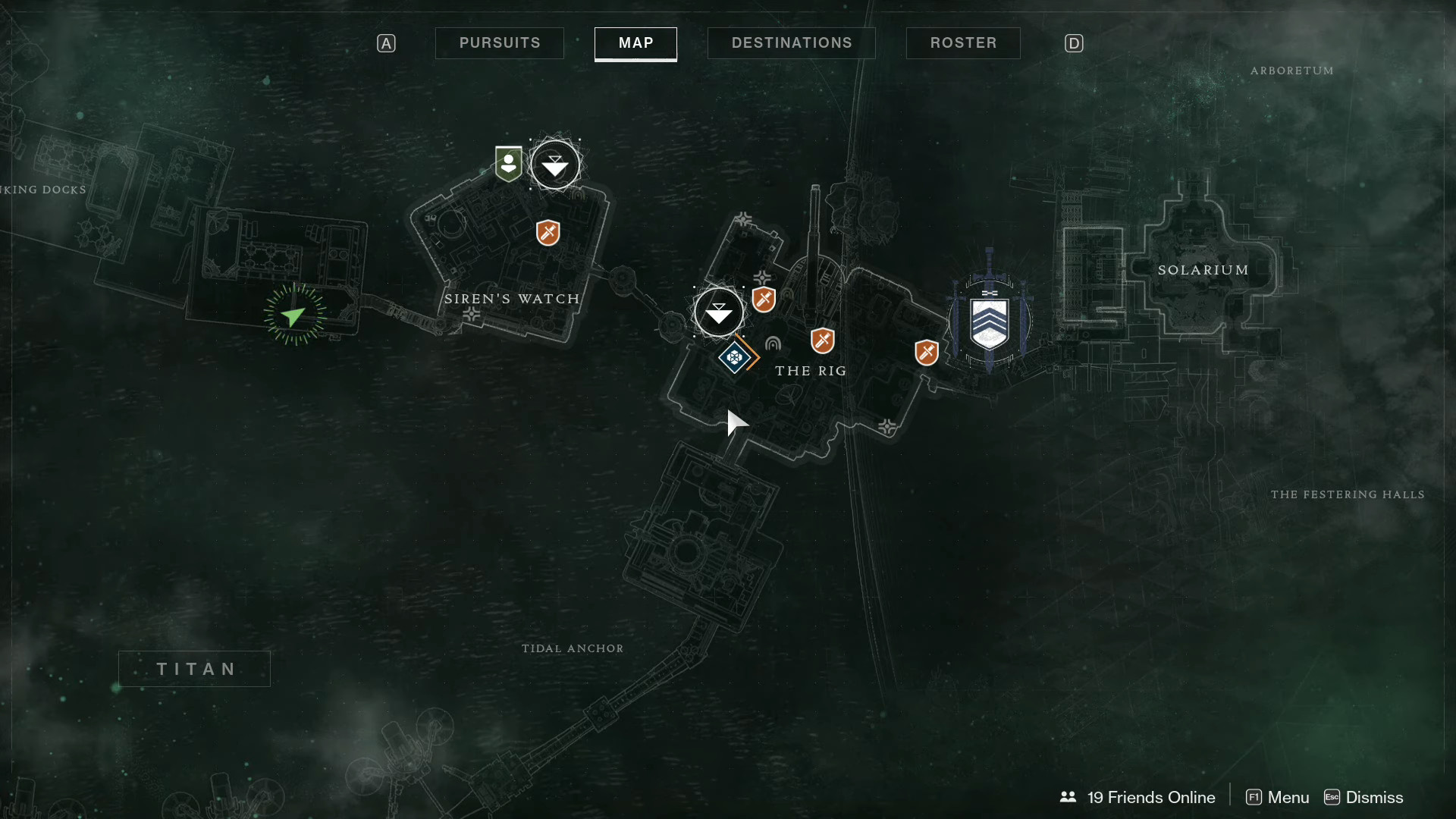The height and width of the screenshot is (819, 1456).
Task: Switch to the Pursuits tab
Action: [x=500, y=43]
